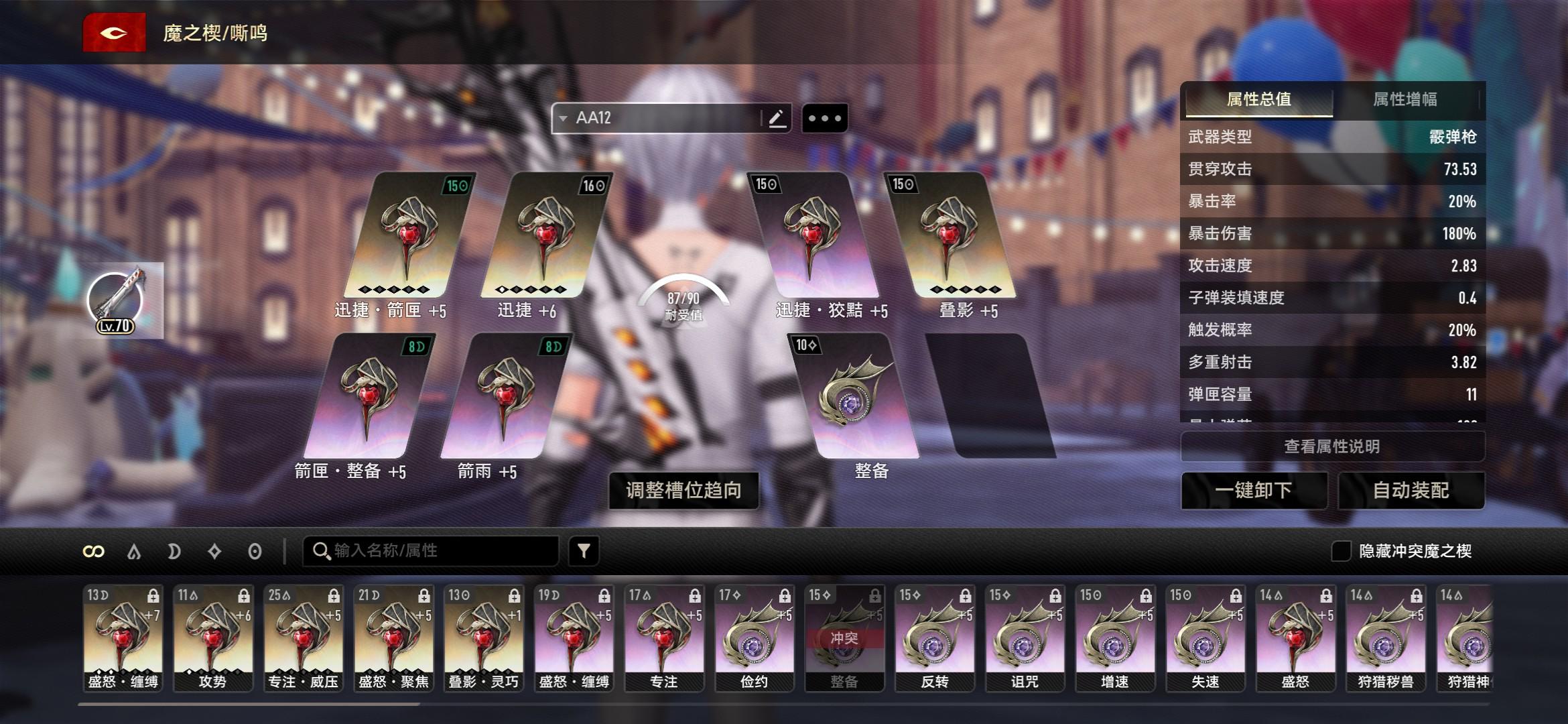Activate 自动装配 auto-equip

1411,491
